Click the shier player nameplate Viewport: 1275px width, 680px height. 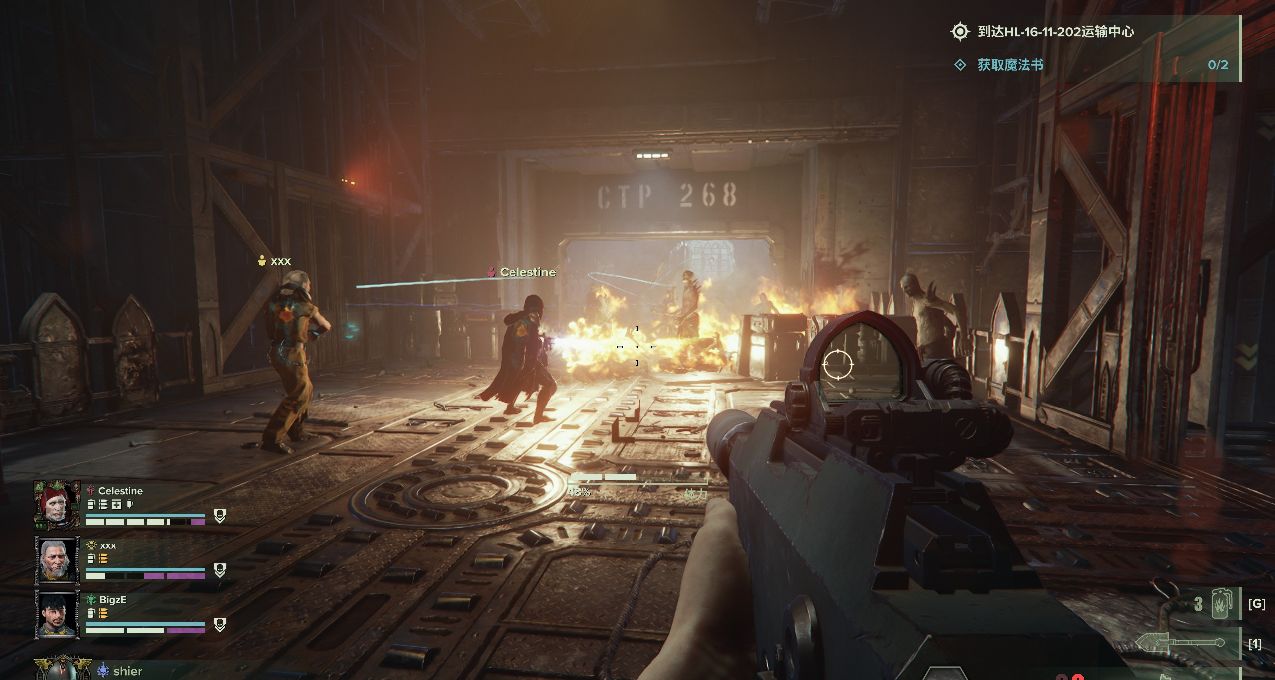[x=125, y=672]
